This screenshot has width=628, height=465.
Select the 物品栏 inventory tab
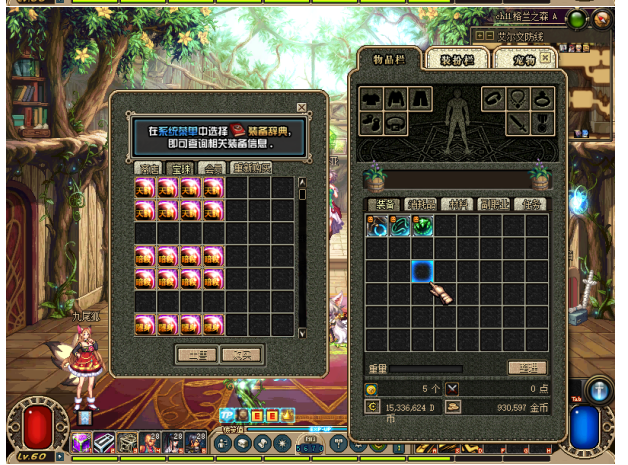point(386,58)
